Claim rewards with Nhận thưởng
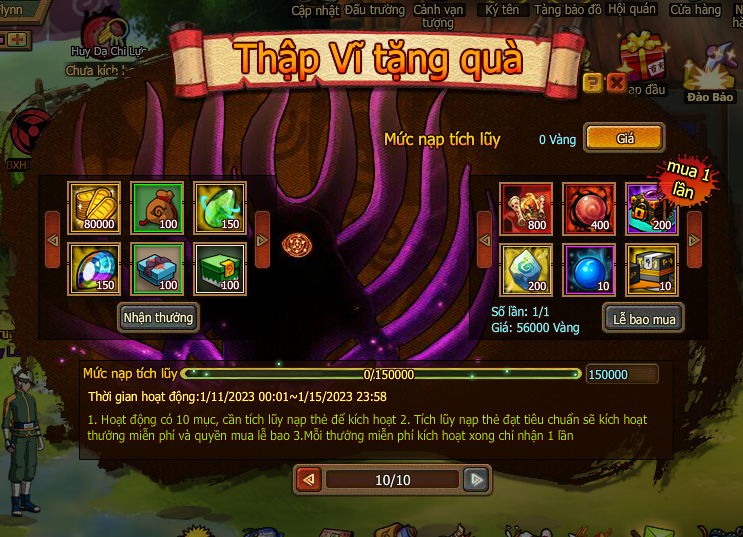This screenshot has width=743, height=537. point(158,318)
